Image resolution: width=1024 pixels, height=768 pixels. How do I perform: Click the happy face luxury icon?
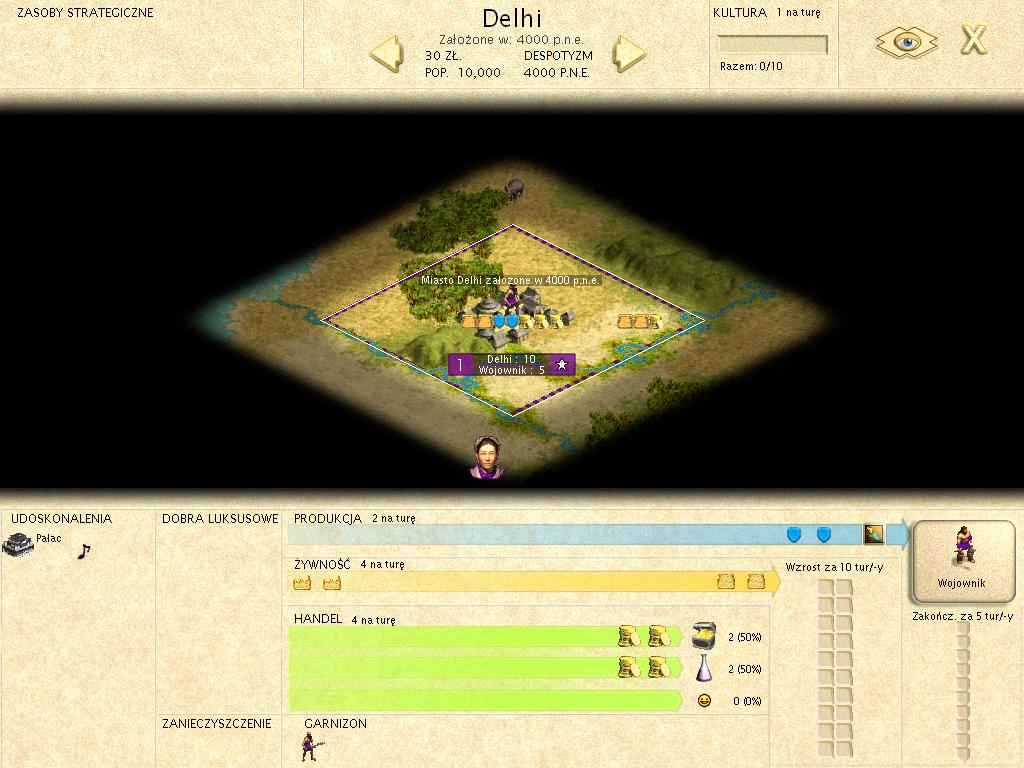point(704,701)
